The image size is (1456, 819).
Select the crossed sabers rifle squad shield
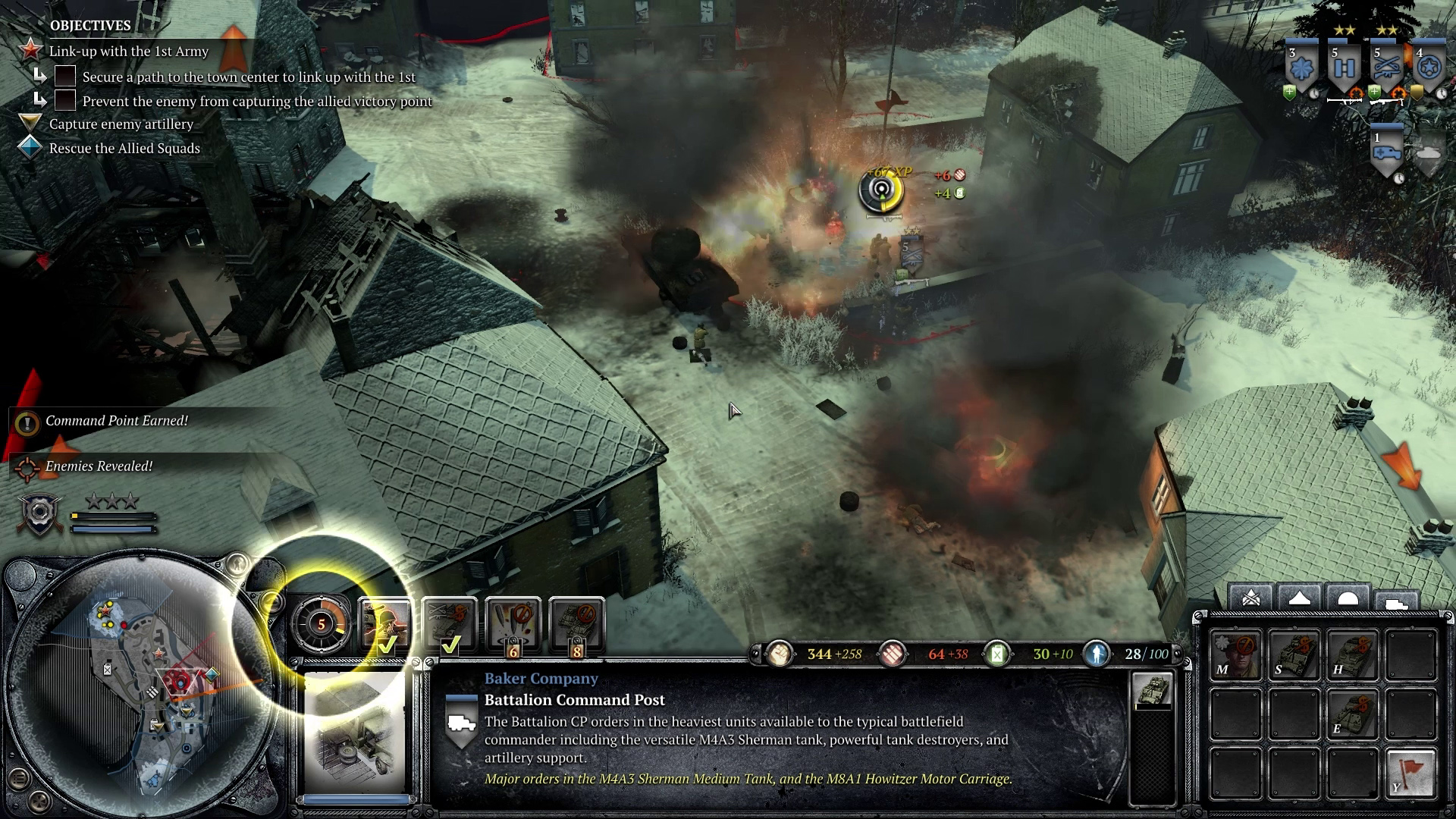point(1386,70)
